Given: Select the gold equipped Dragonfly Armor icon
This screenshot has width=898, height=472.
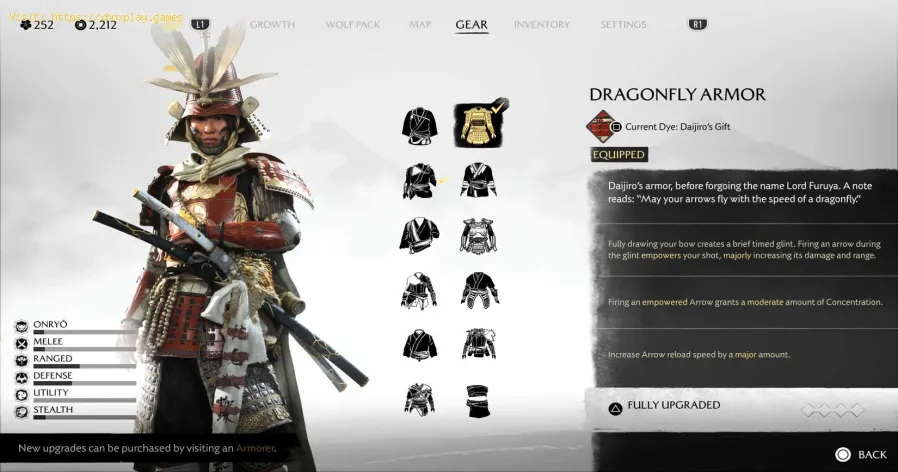Looking at the screenshot, I should pos(479,124).
